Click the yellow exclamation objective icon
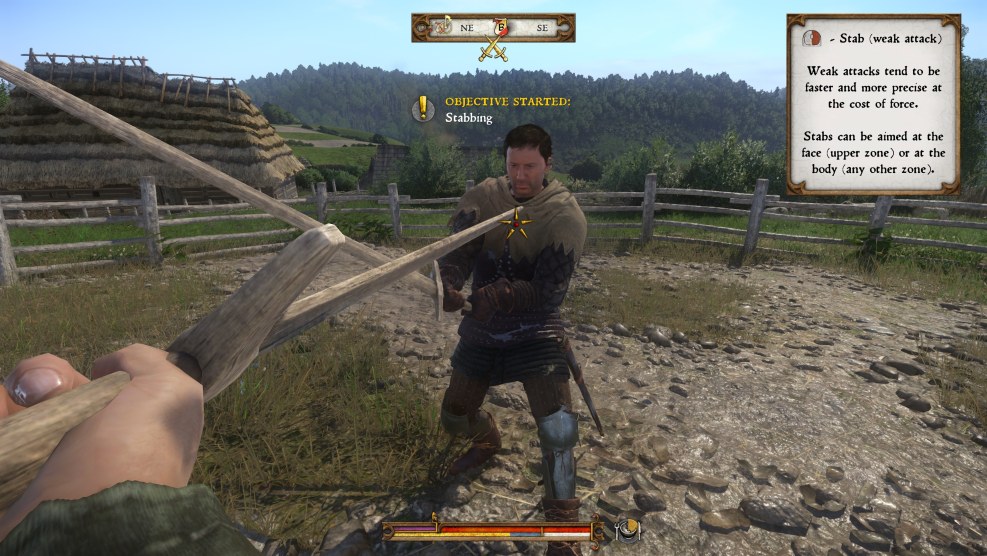This screenshot has width=987, height=556. click(424, 107)
